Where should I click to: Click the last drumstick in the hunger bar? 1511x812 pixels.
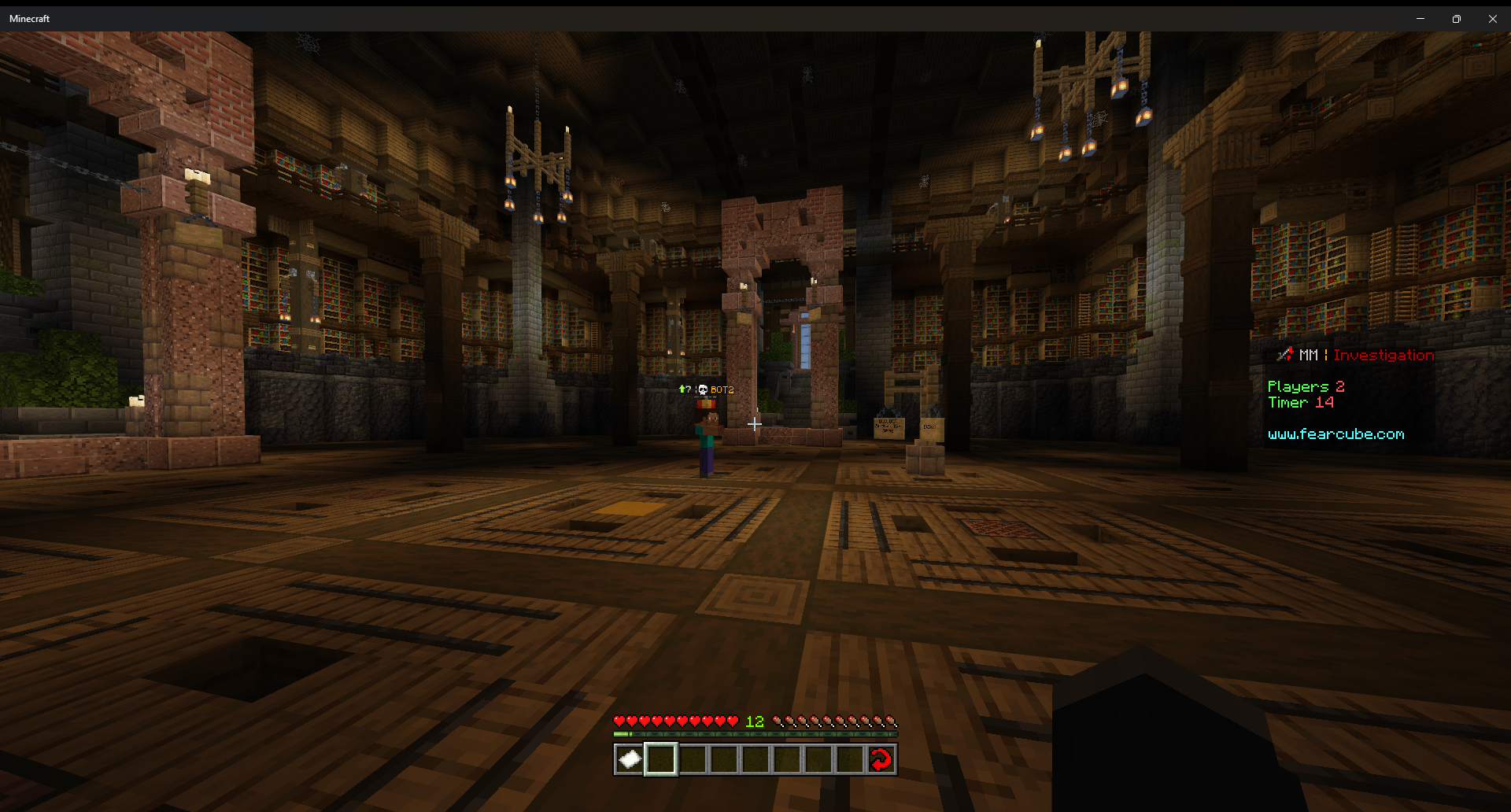coord(892,720)
